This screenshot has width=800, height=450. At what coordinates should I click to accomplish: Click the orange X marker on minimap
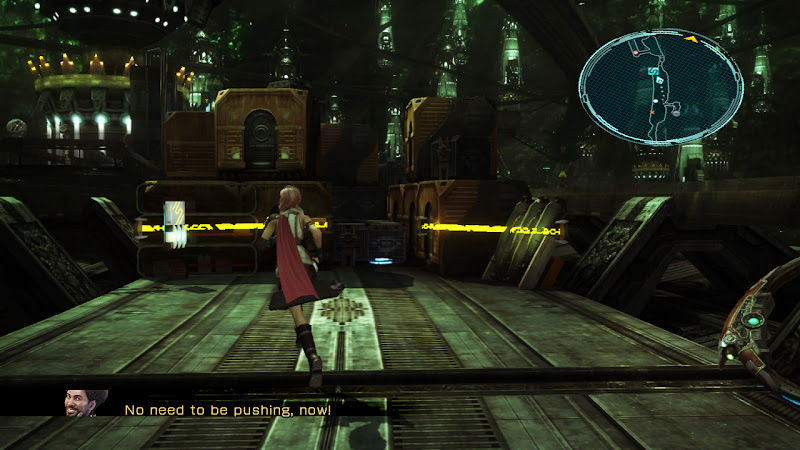tap(650, 114)
